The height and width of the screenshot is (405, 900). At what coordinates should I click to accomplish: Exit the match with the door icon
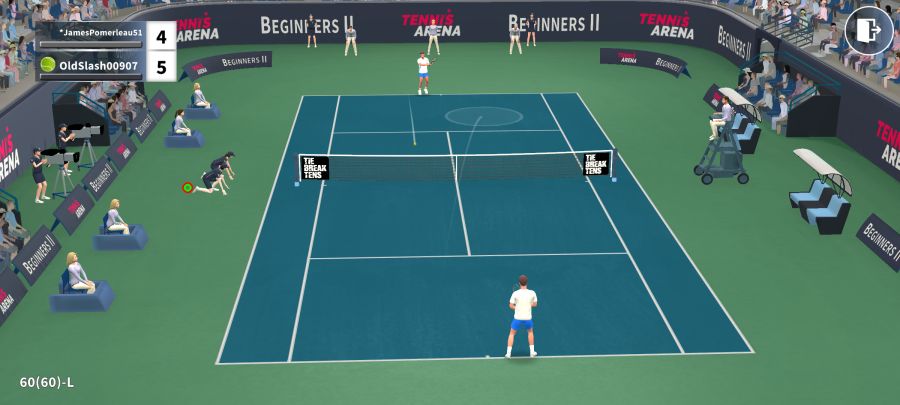[x=868, y=31]
